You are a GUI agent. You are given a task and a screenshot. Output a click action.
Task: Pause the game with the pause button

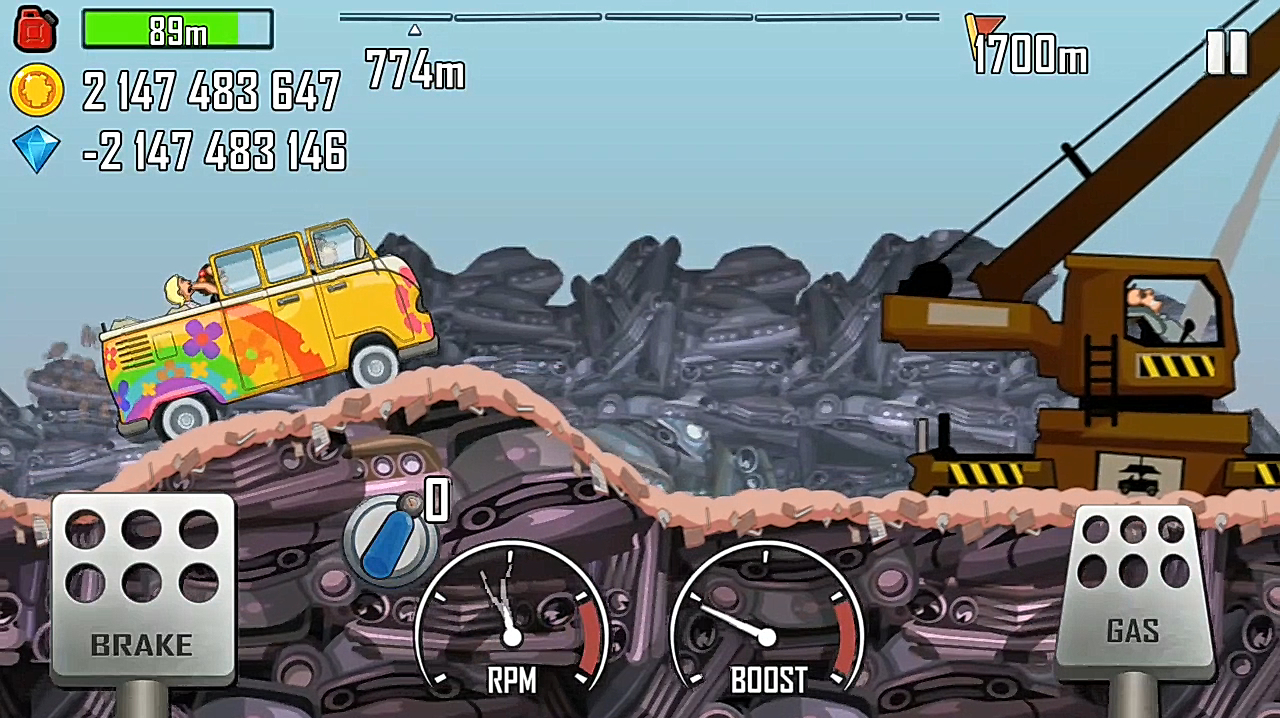coord(1226,52)
